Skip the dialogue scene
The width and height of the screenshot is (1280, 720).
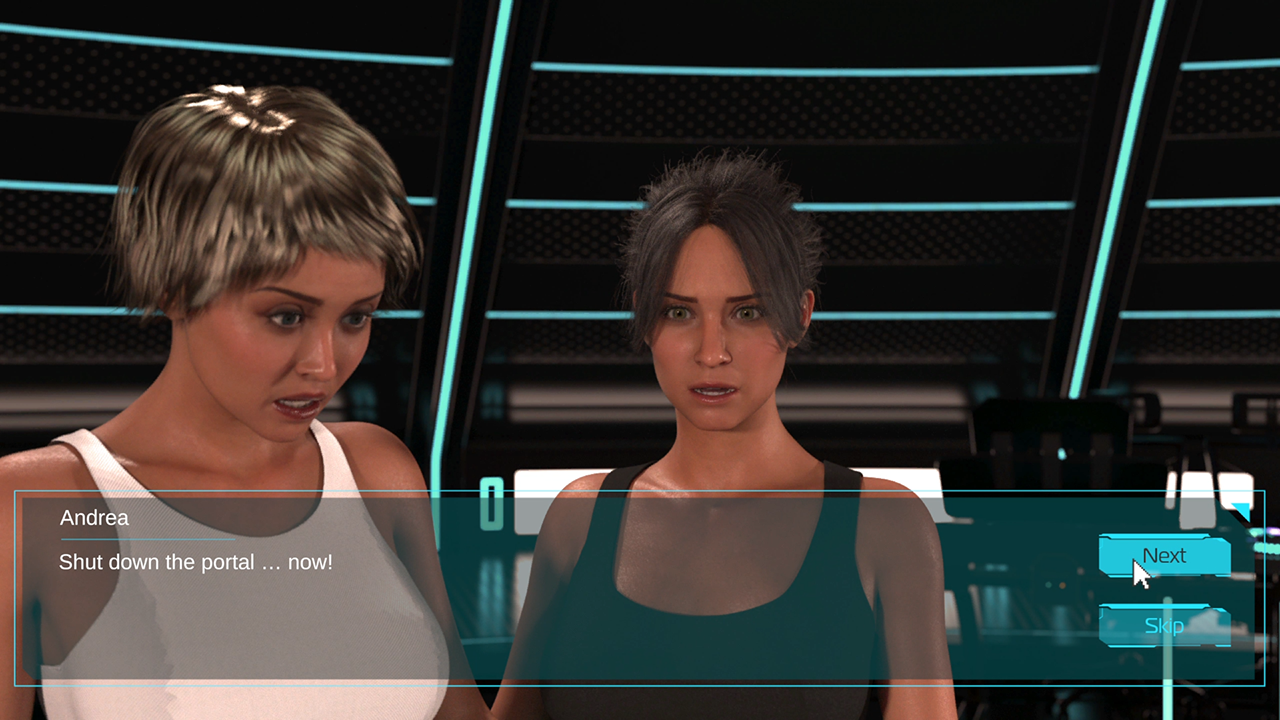(x=1164, y=626)
